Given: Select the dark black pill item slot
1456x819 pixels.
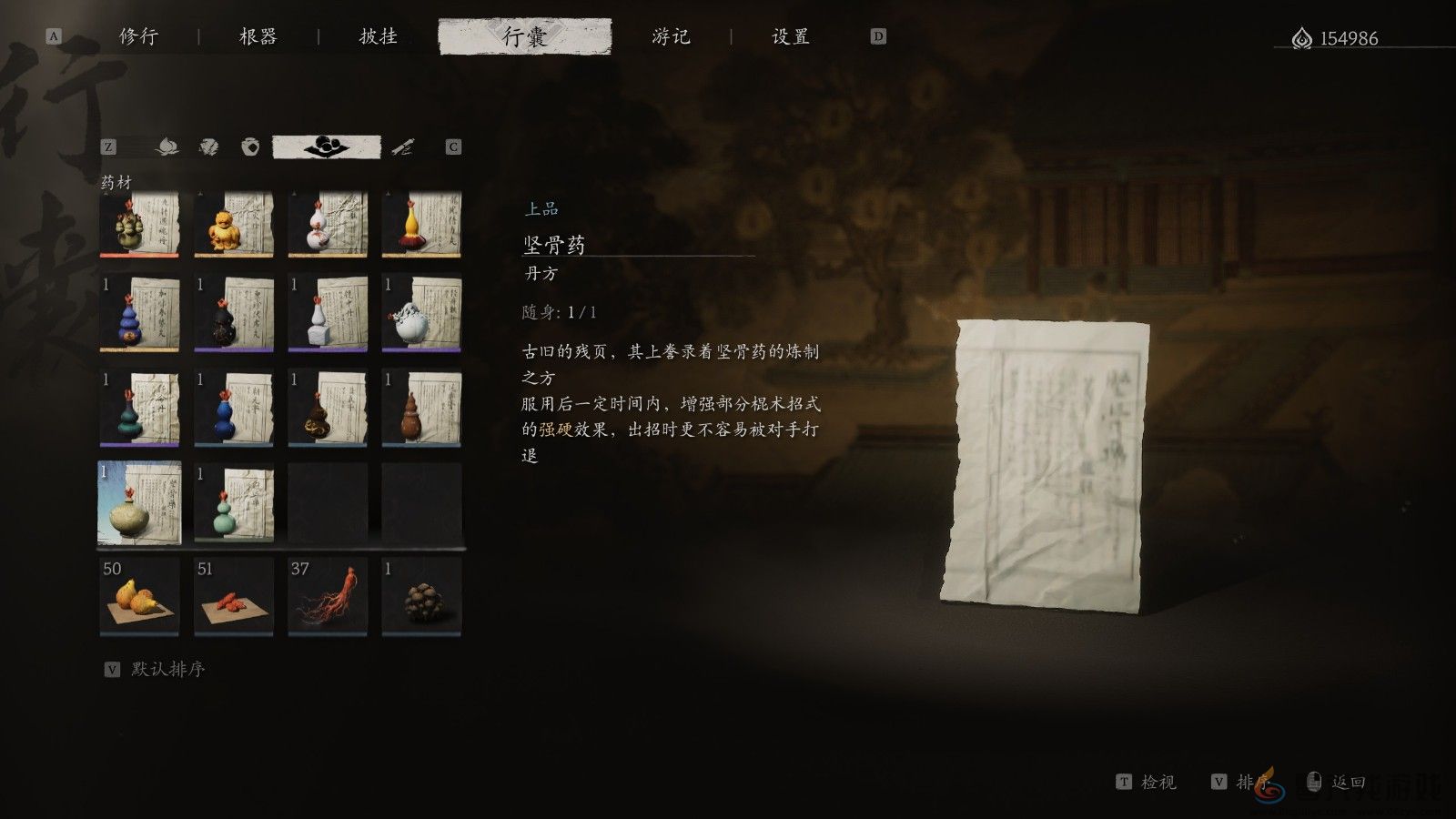Looking at the screenshot, I should pos(234,318).
